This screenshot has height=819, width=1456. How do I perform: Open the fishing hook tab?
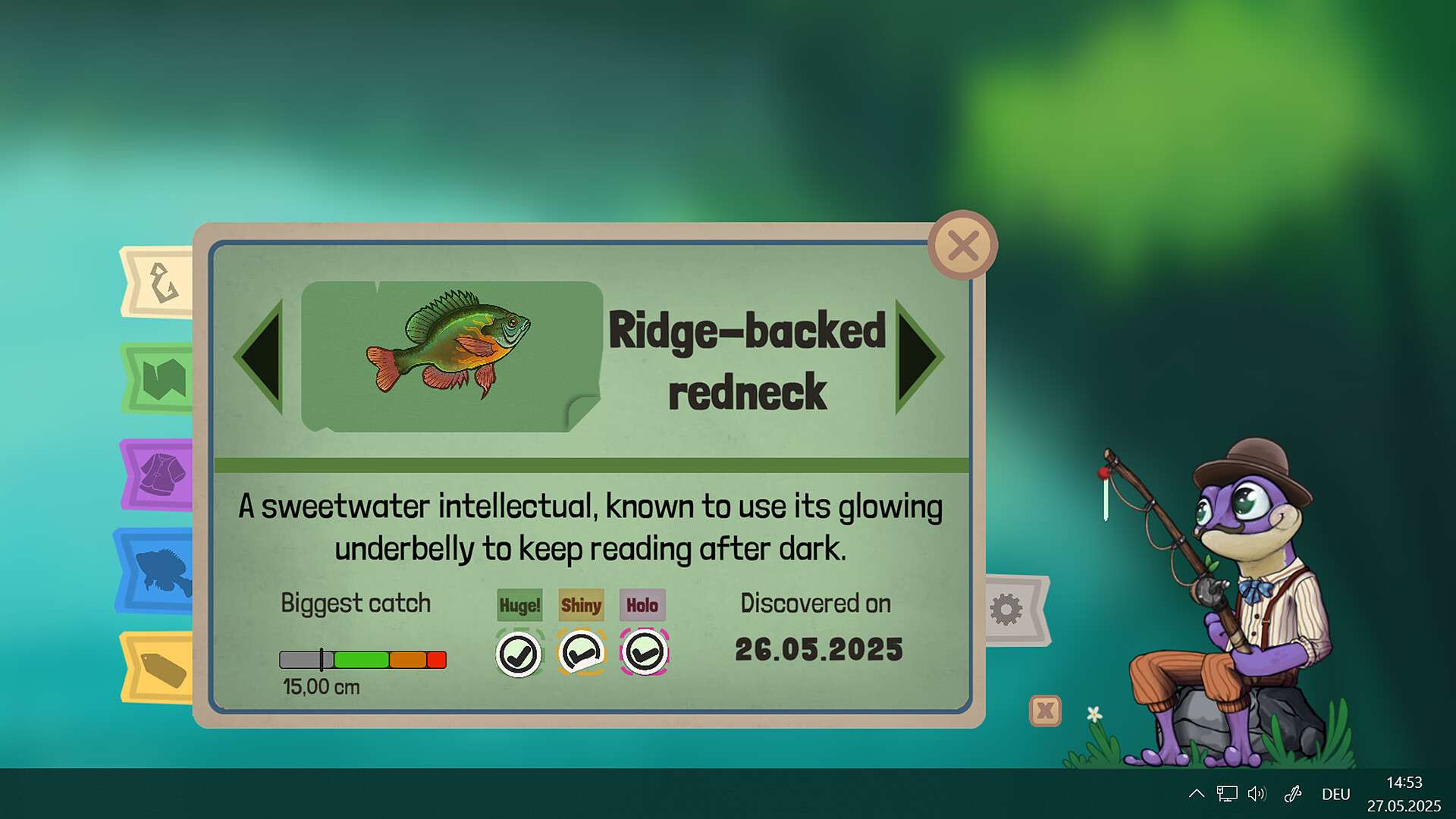pyautogui.click(x=160, y=283)
